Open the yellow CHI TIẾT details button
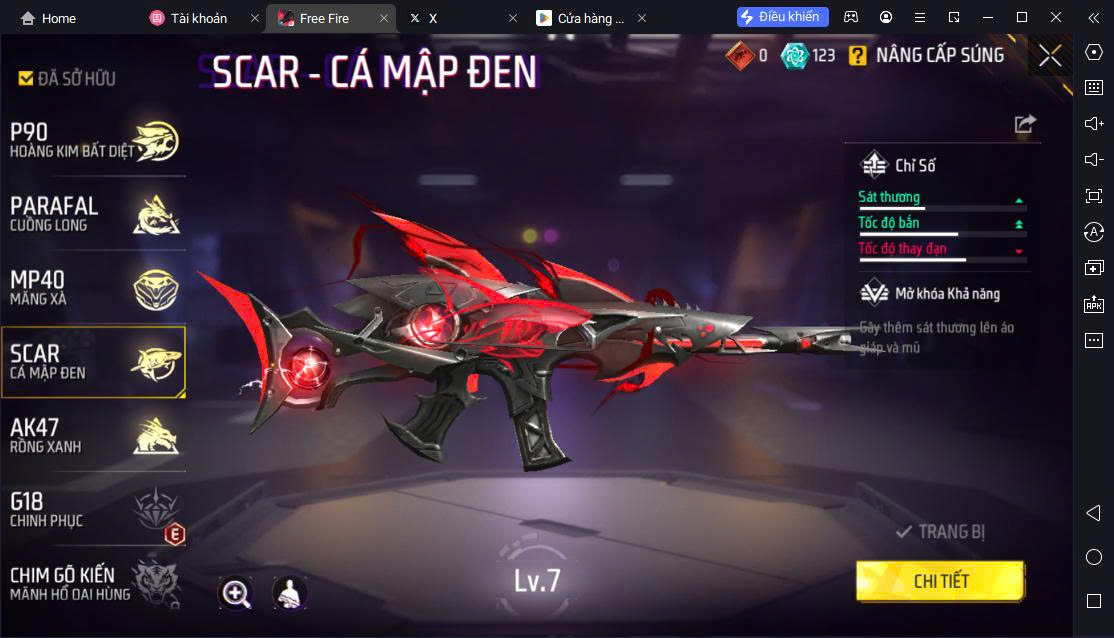The width and height of the screenshot is (1114, 638). [940, 581]
